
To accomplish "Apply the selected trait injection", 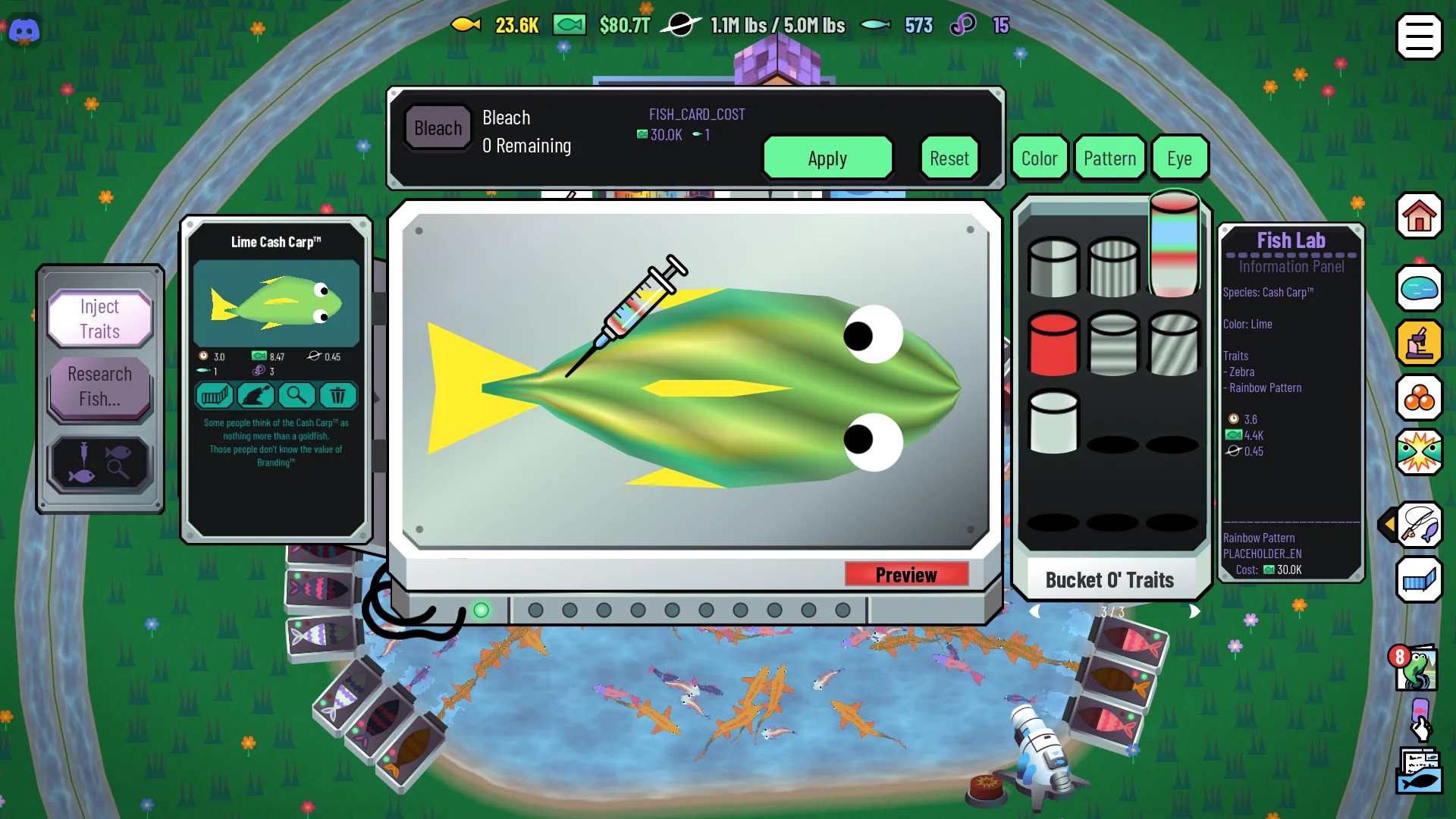I will tap(827, 158).
